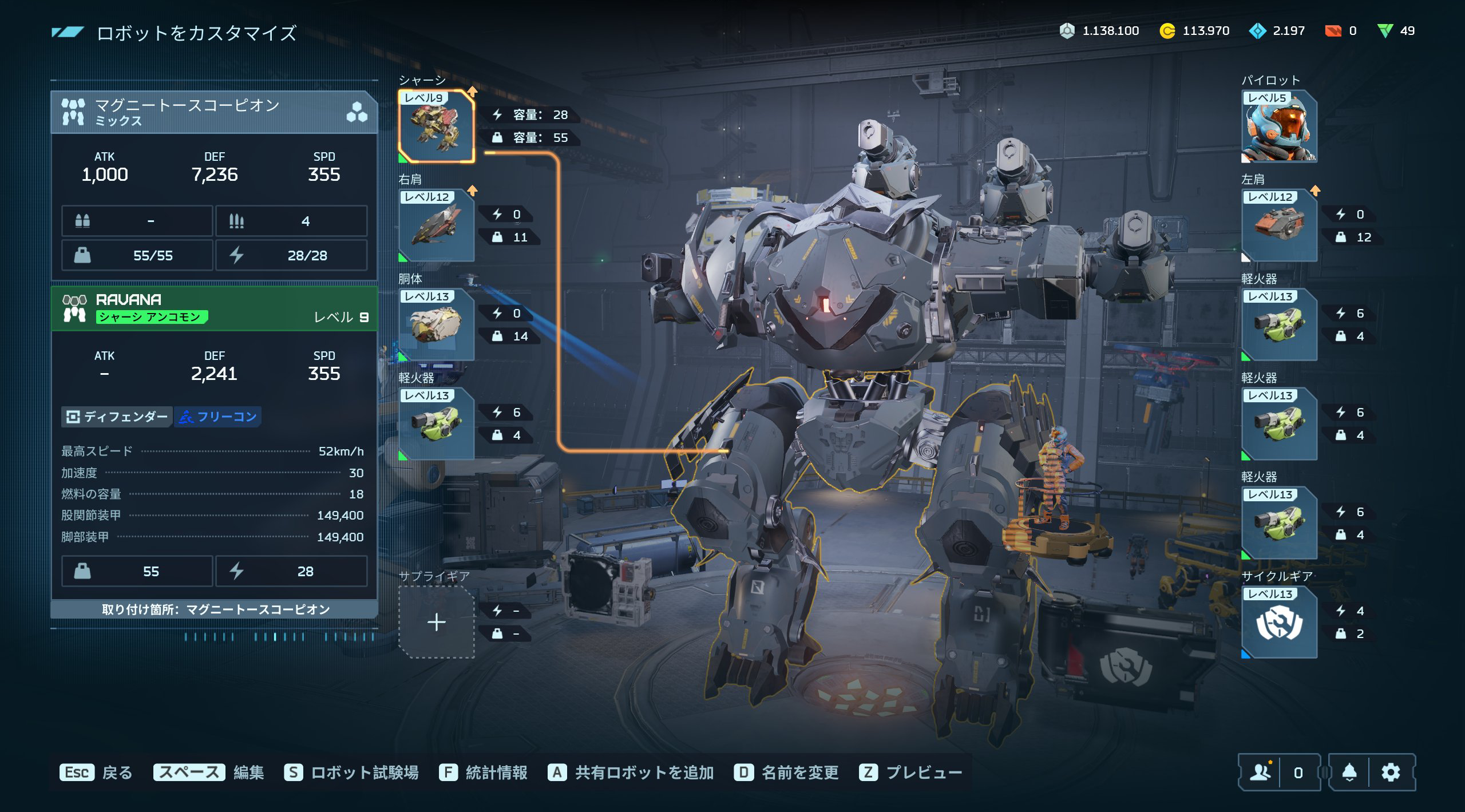Viewport: 1465px width, 812px height.
Task: Open the robot test ground (ロボット試験場)
Action: pos(351,773)
